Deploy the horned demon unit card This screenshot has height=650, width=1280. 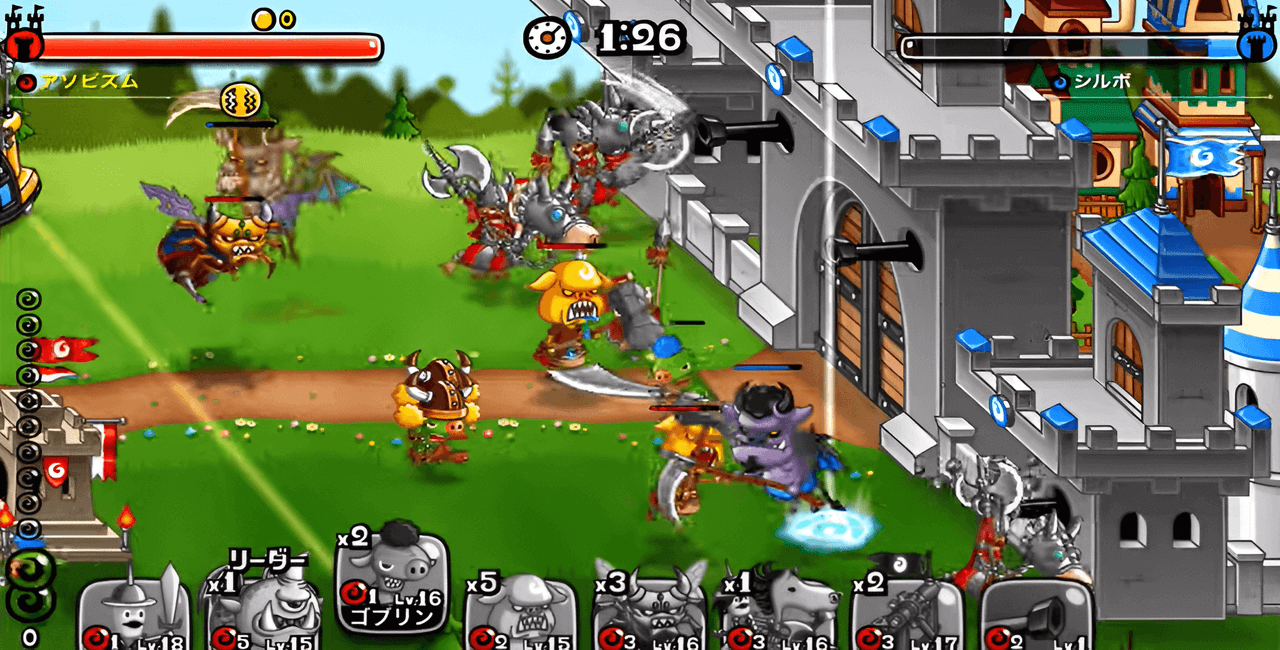pos(649,612)
